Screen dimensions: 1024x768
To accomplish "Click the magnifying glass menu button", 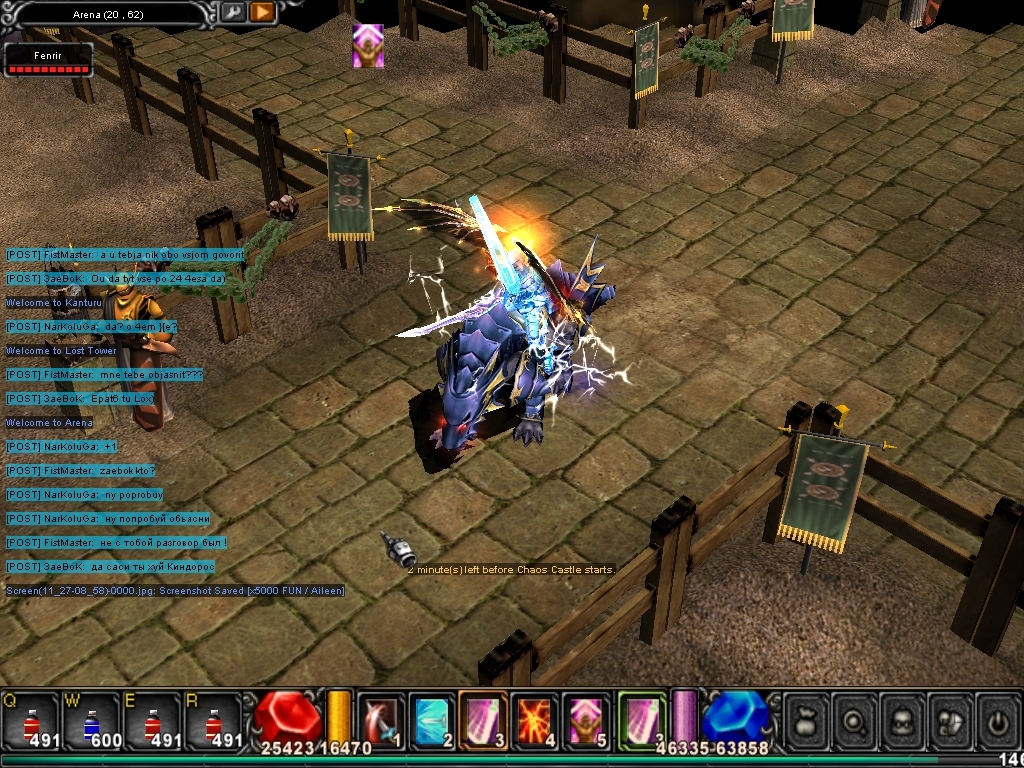I will point(855,720).
